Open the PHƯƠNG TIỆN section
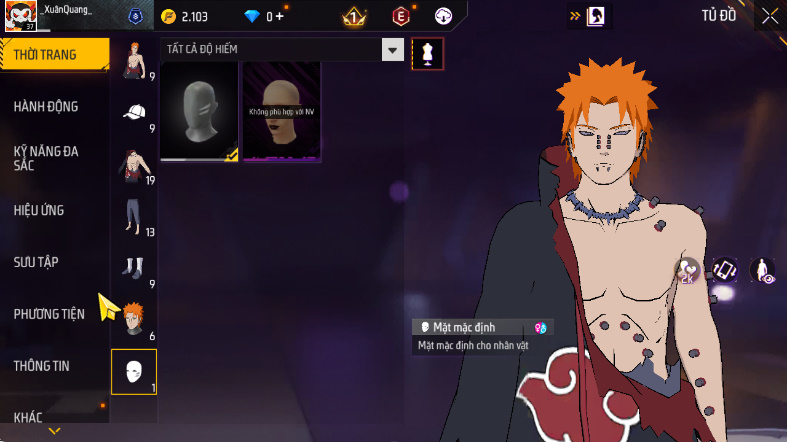787x442 pixels. (x=49, y=314)
